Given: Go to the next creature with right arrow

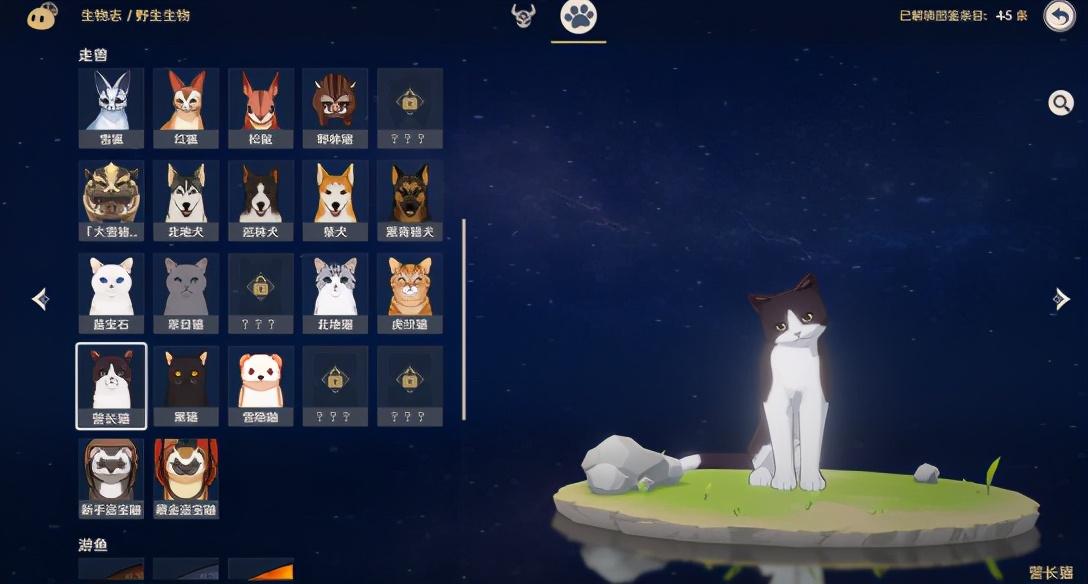Looking at the screenshot, I should click(1061, 298).
